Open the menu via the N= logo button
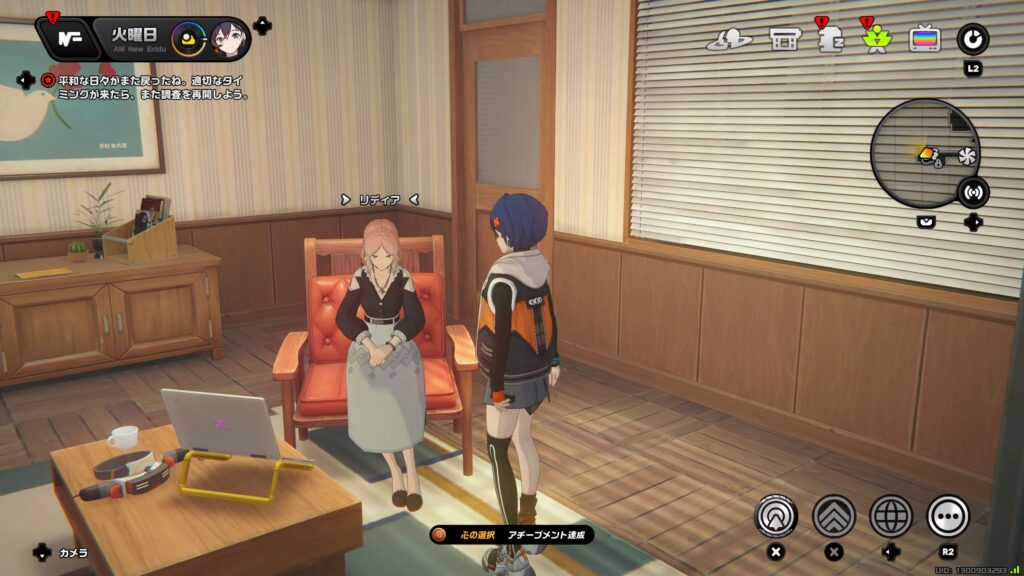Viewport: 1024px width, 576px height. tap(69, 39)
